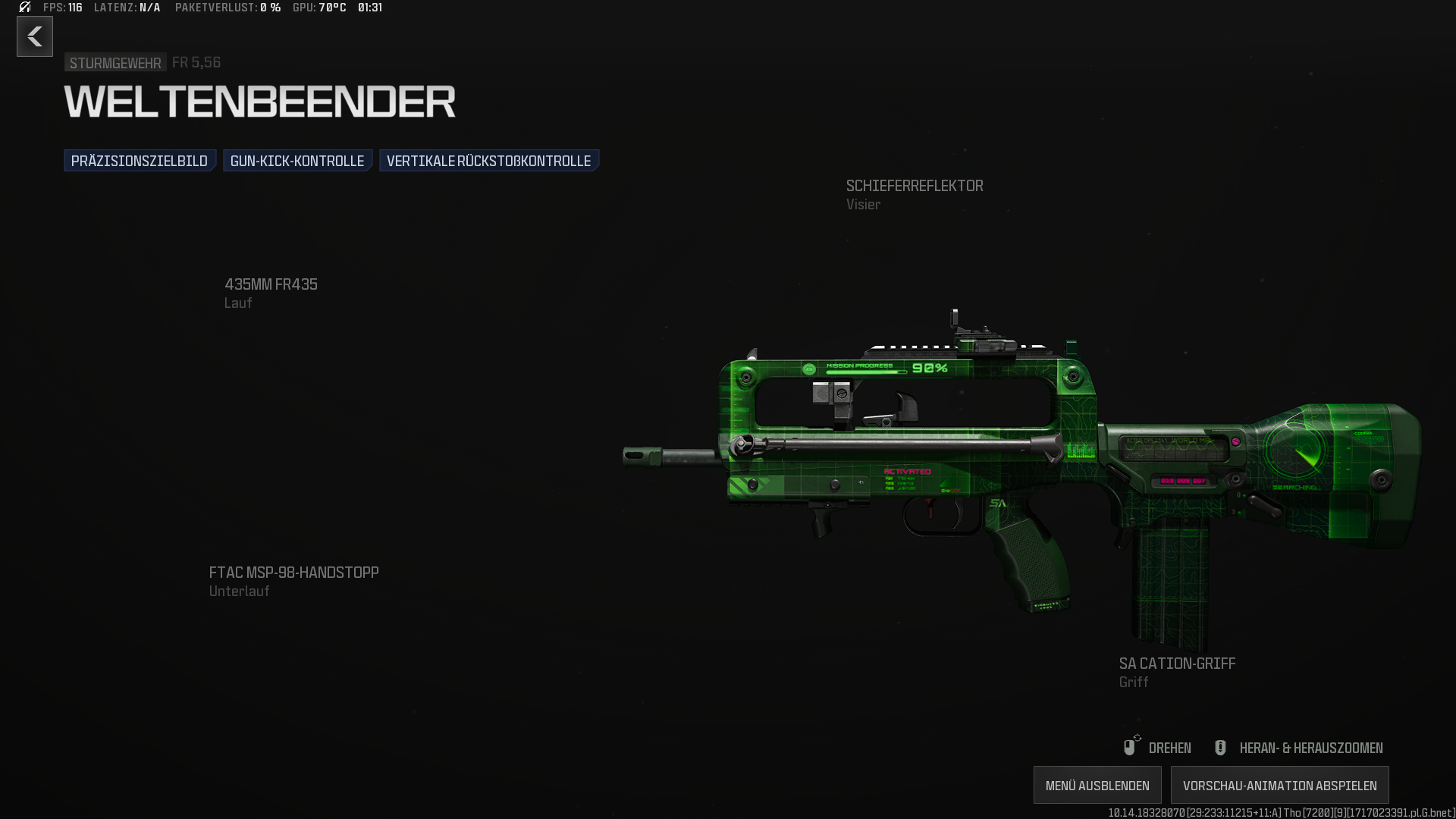
Task: Click the Vertikale Rückstoßkontrolle tag
Action: pos(488,161)
